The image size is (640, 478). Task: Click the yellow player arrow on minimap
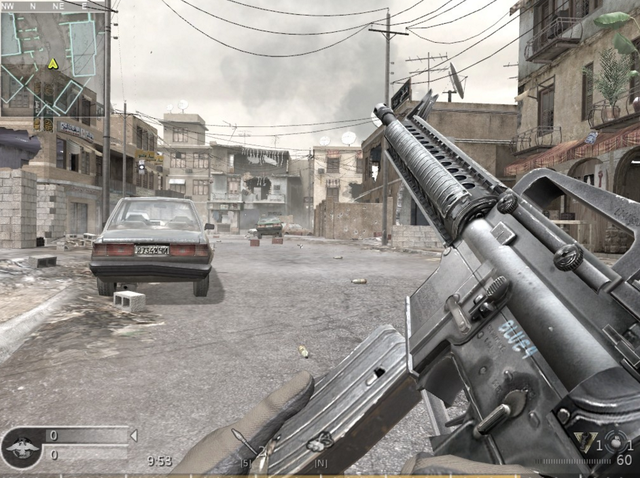52,63
